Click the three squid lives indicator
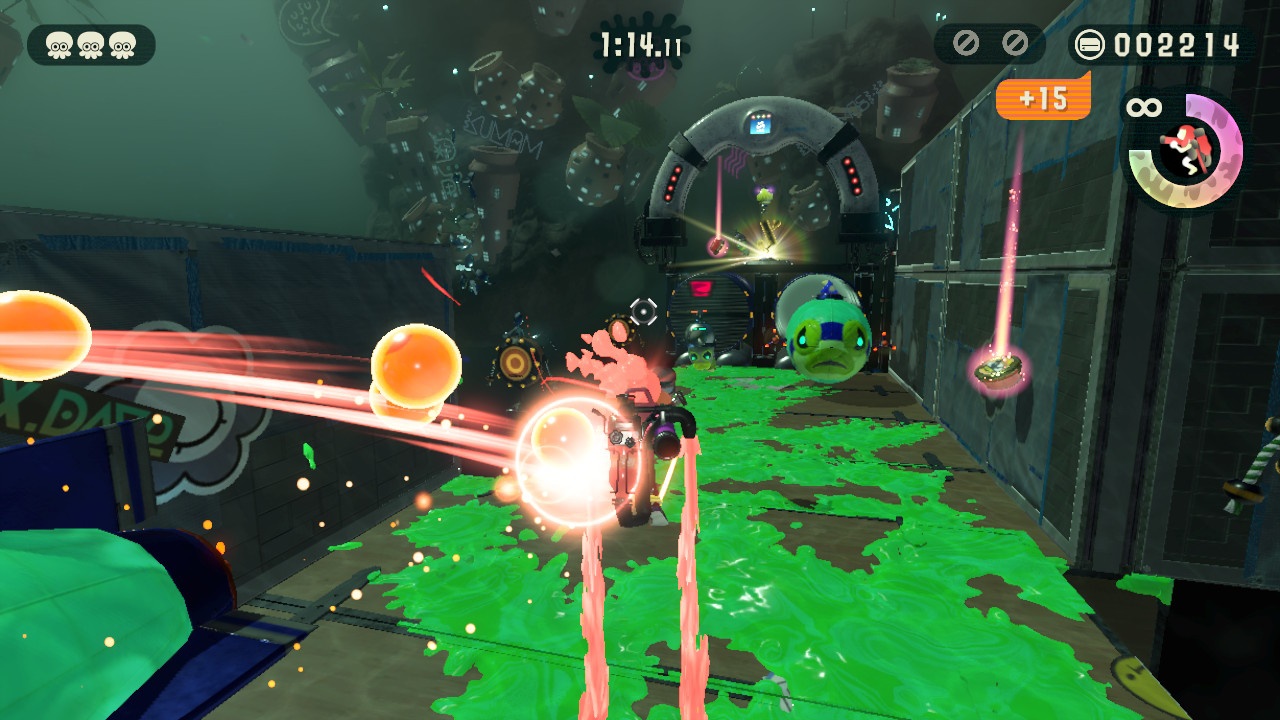Viewport: 1280px width, 720px height. point(91,45)
